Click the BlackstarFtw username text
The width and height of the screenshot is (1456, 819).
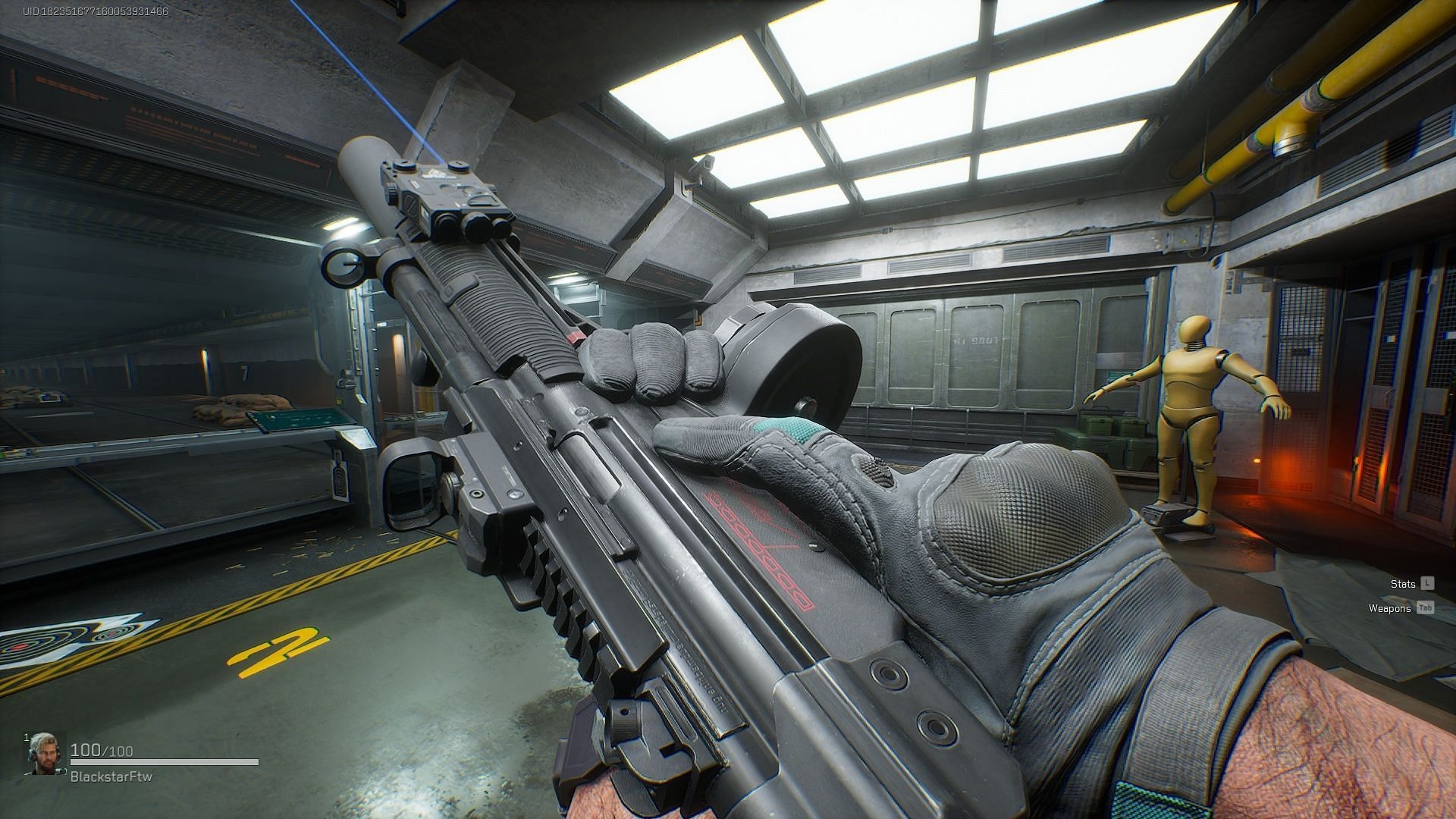[110, 775]
